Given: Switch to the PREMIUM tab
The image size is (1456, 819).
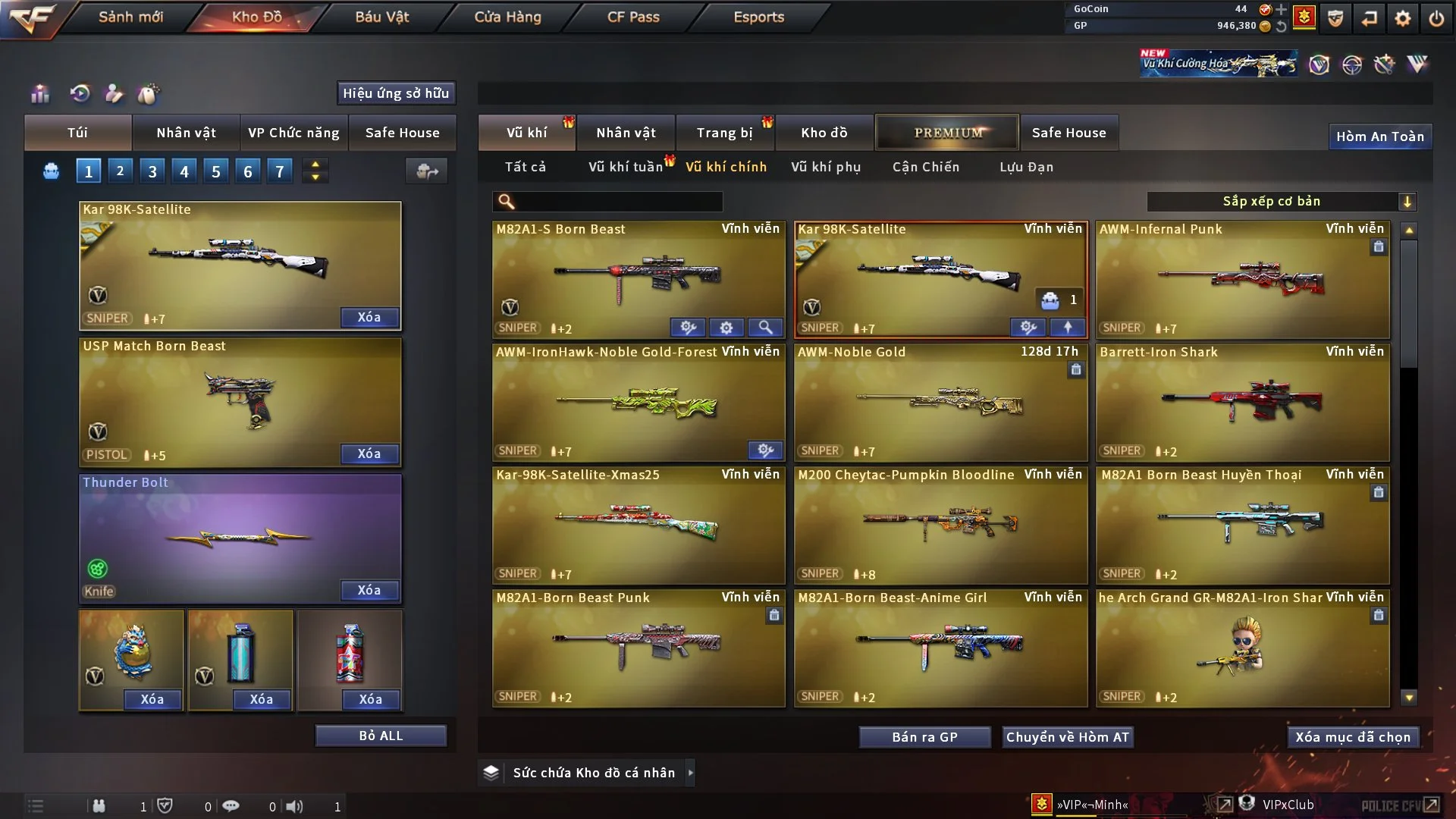Looking at the screenshot, I should pyautogui.click(x=948, y=133).
